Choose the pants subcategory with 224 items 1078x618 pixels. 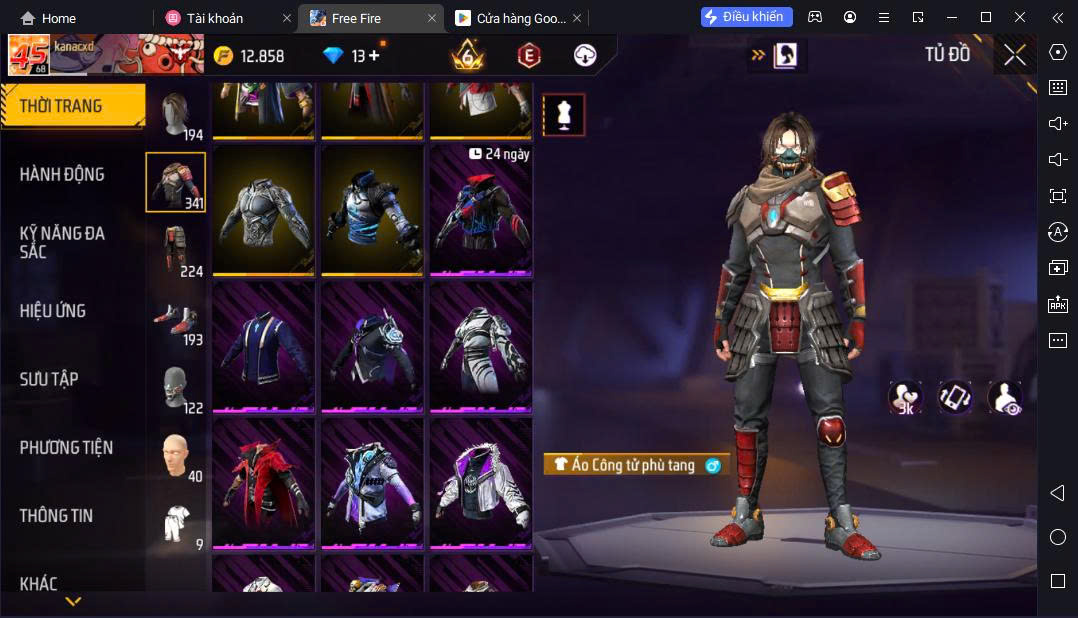tap(177, 251)
